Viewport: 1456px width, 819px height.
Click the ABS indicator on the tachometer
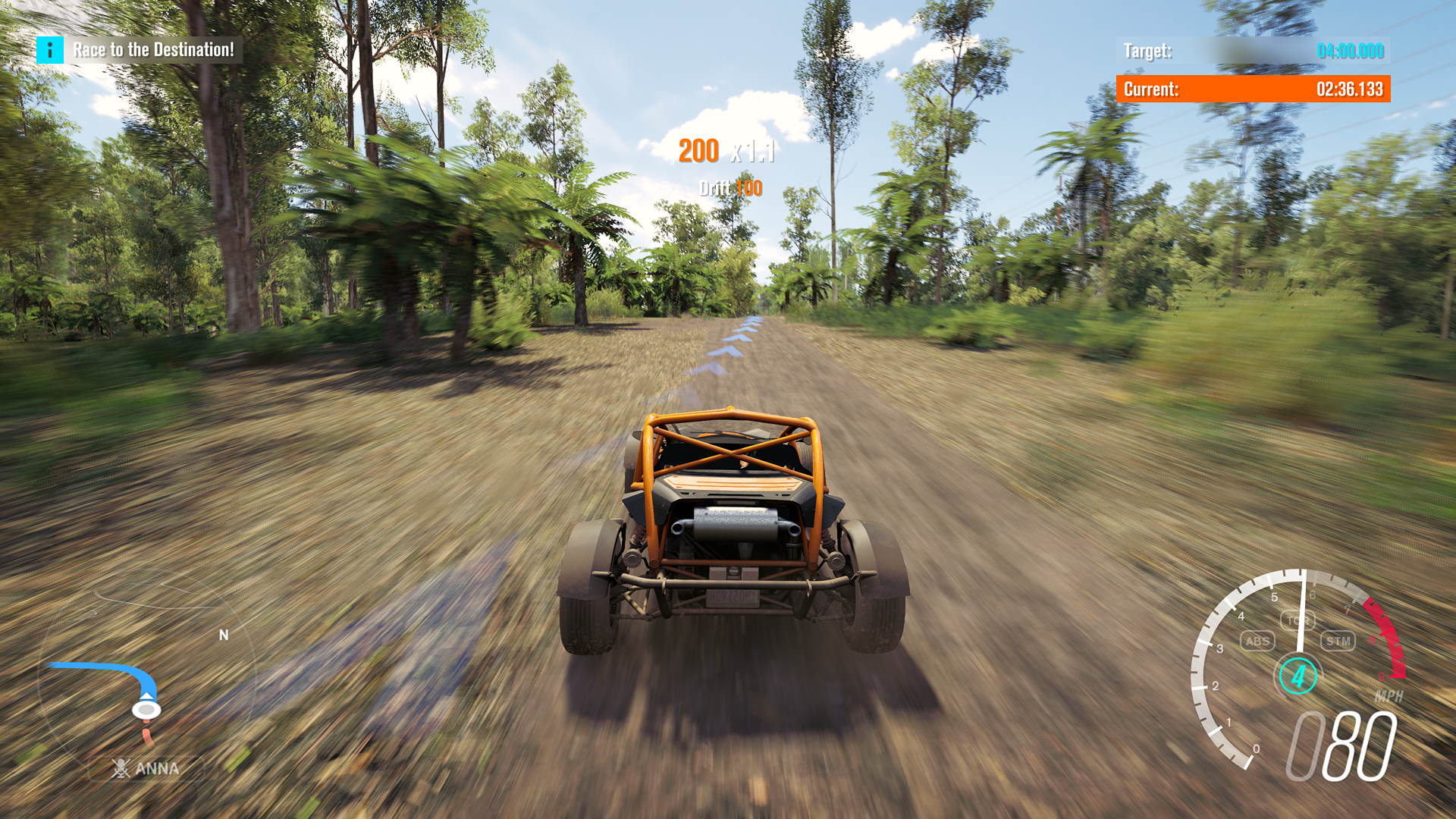(x=1257, y=642)
